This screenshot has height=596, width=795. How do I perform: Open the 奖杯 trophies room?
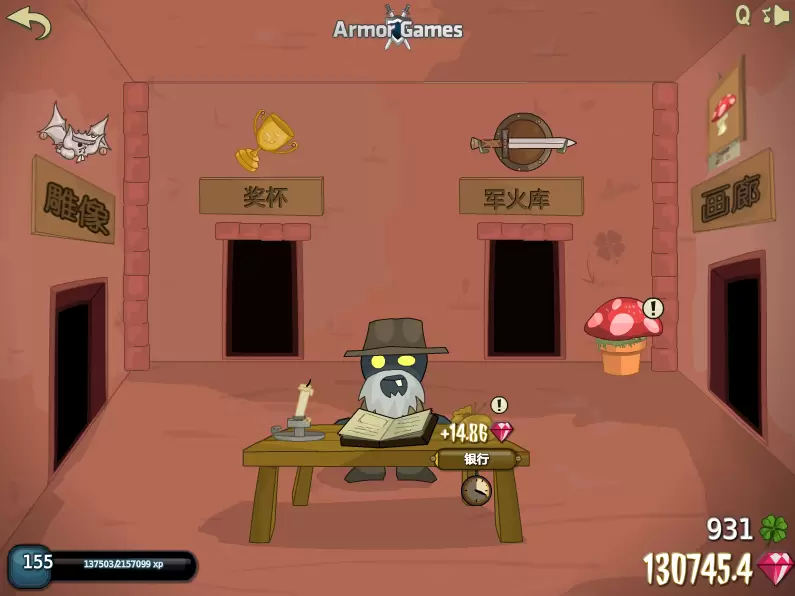261,196
